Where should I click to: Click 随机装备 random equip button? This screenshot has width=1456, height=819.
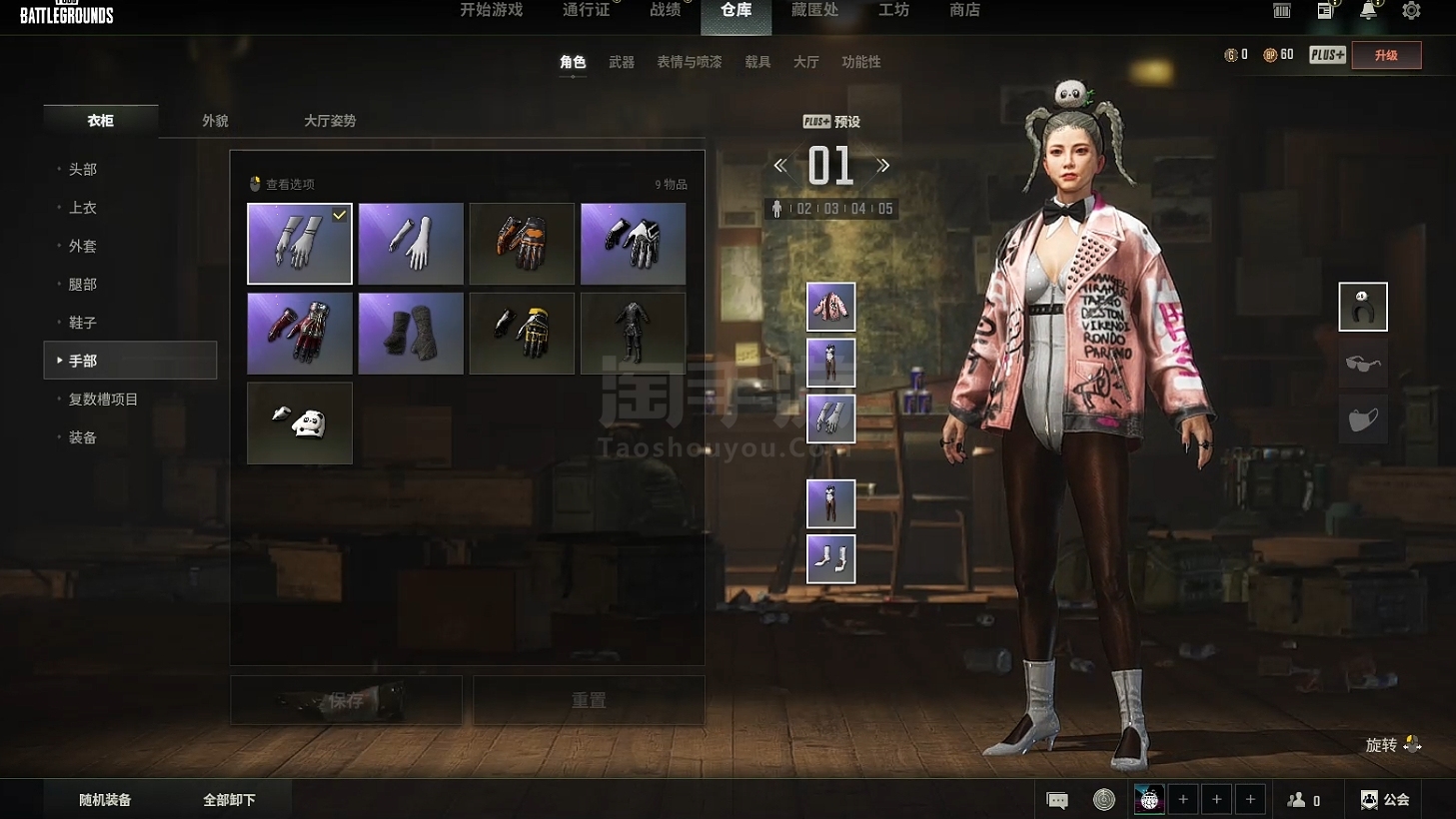pyautogui.click(x=105, y=800)
